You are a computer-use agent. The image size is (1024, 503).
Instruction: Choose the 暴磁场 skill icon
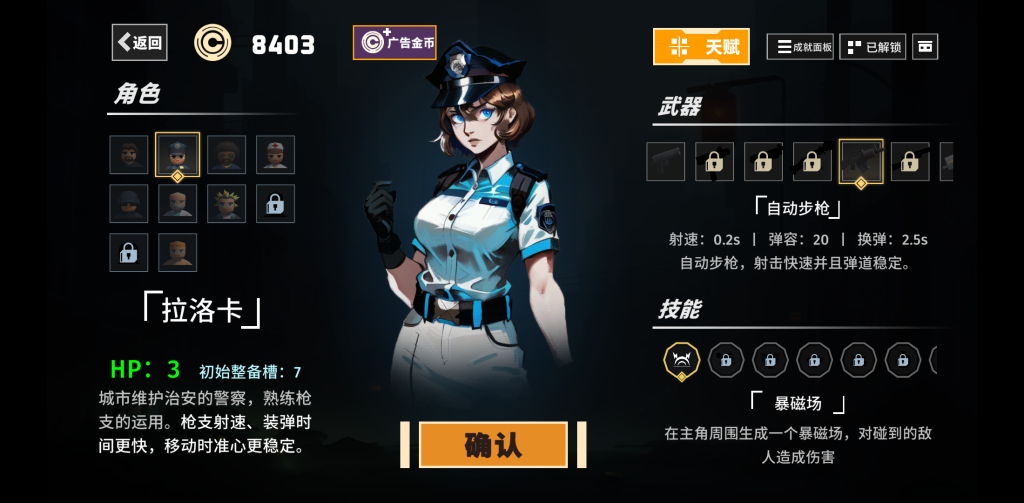pyautogui.click(x=682, y=359)
